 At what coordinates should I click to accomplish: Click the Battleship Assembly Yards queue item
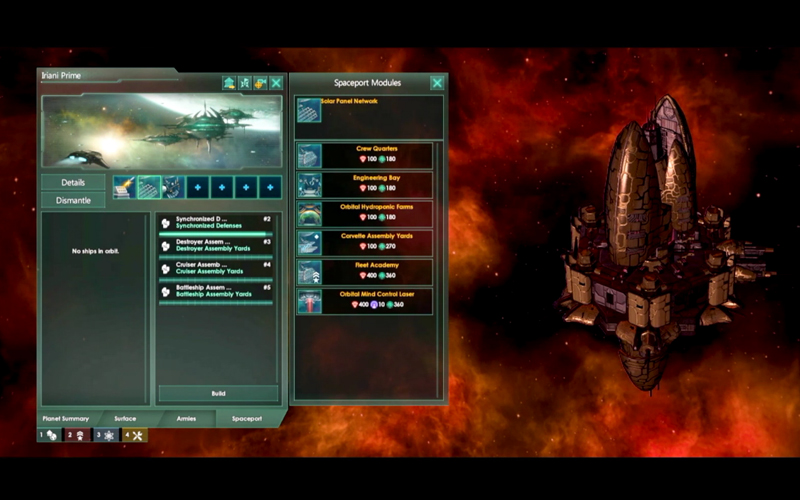[216, 292]
